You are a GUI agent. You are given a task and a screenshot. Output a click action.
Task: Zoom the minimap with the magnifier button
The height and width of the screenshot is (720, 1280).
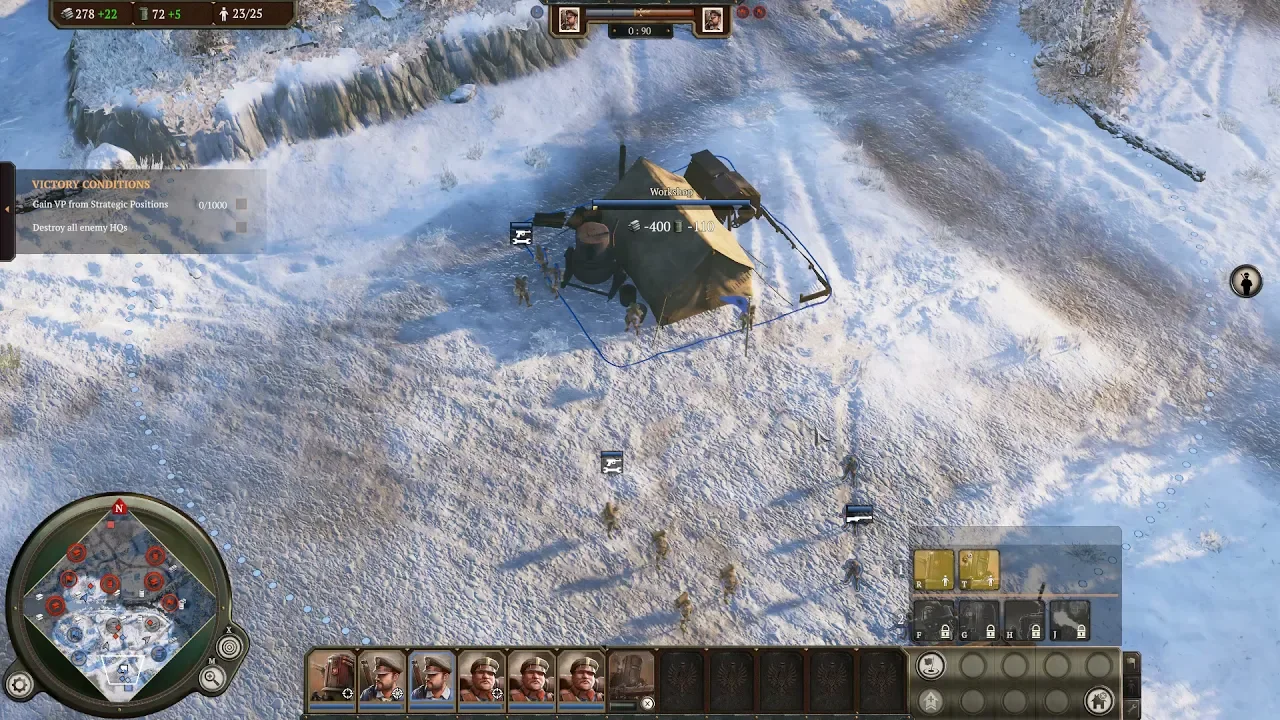[x=212, y=678]
